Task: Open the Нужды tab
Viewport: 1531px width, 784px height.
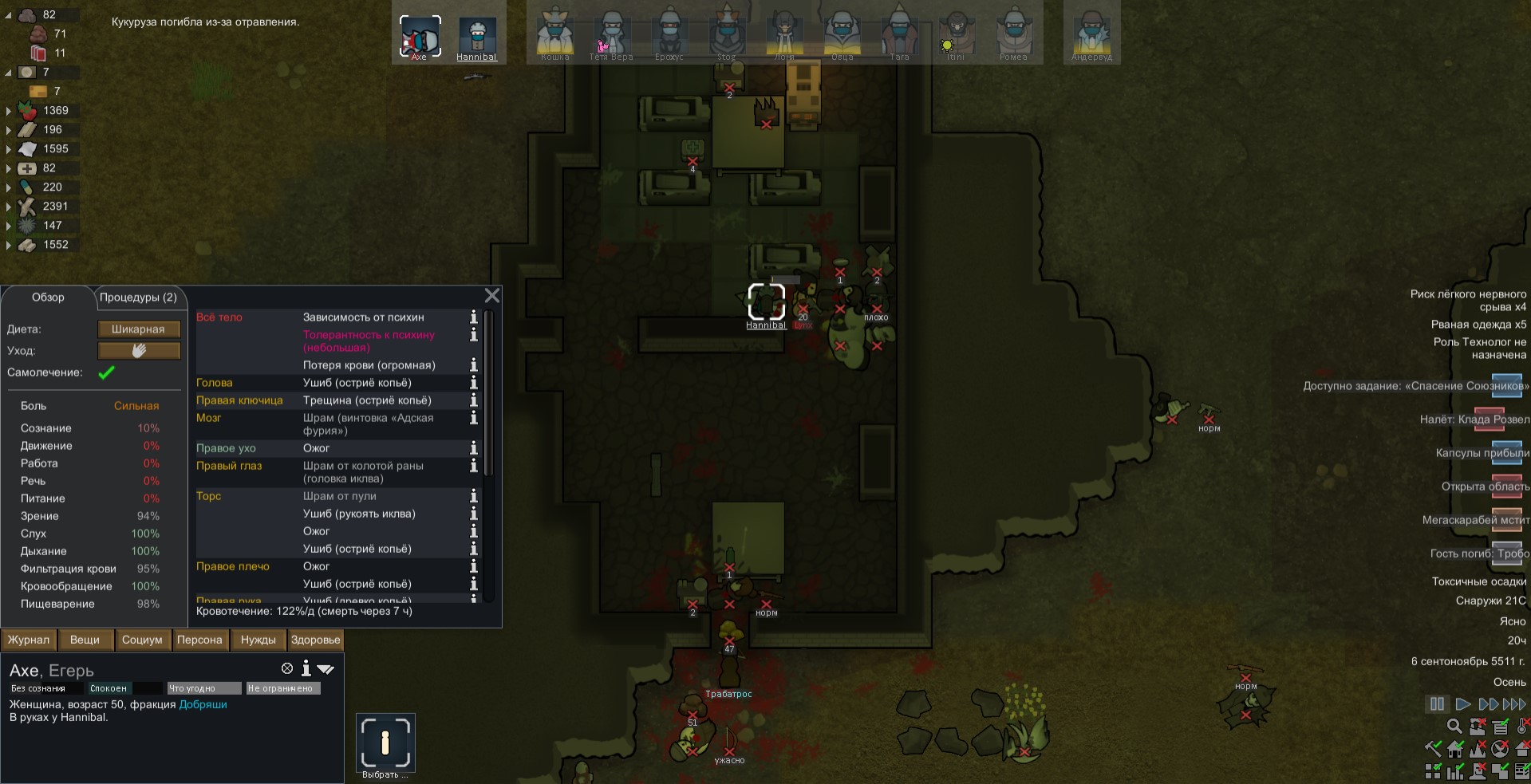Action: click(258, 640)
